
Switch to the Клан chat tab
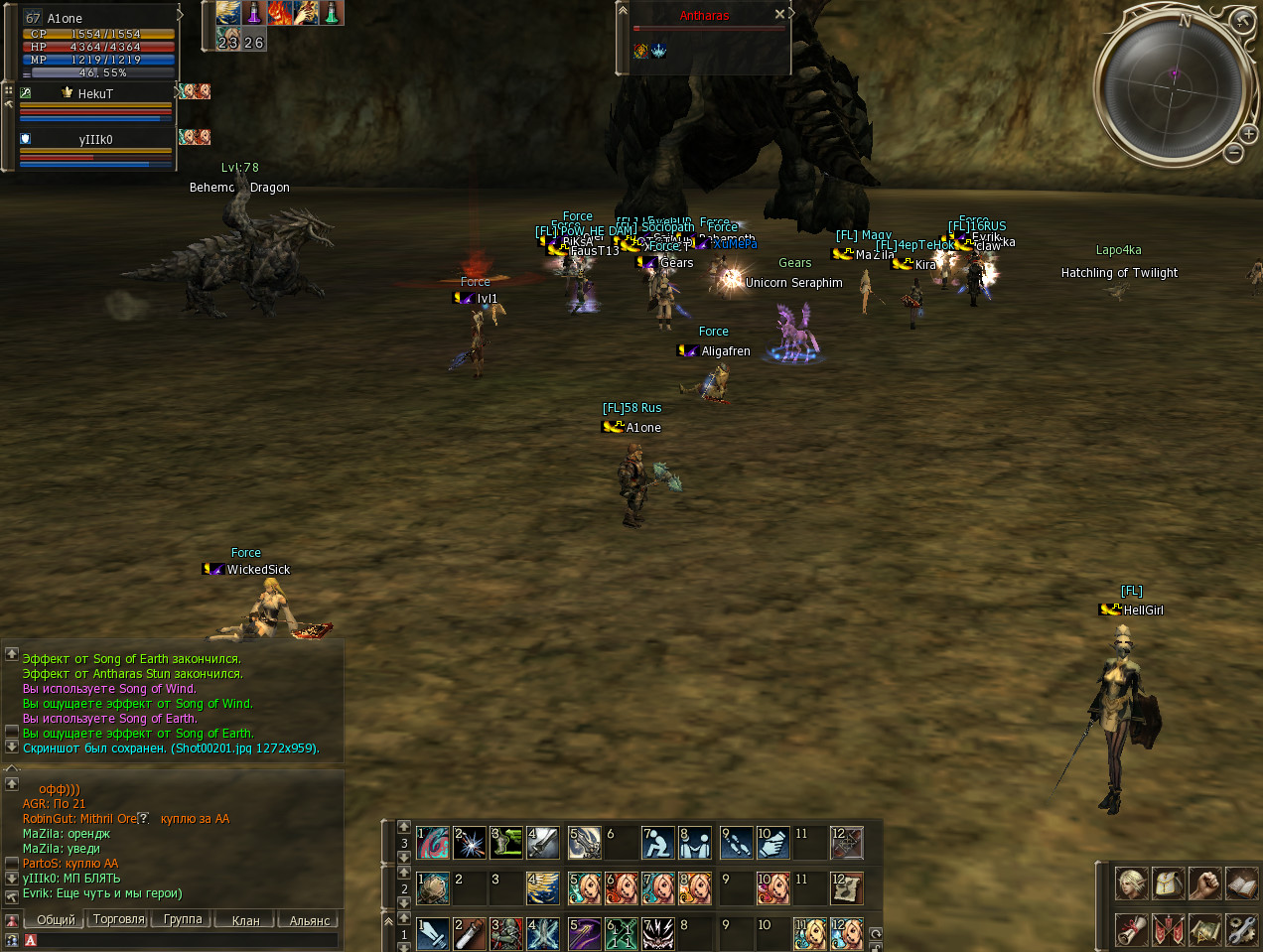coord(245,920)
